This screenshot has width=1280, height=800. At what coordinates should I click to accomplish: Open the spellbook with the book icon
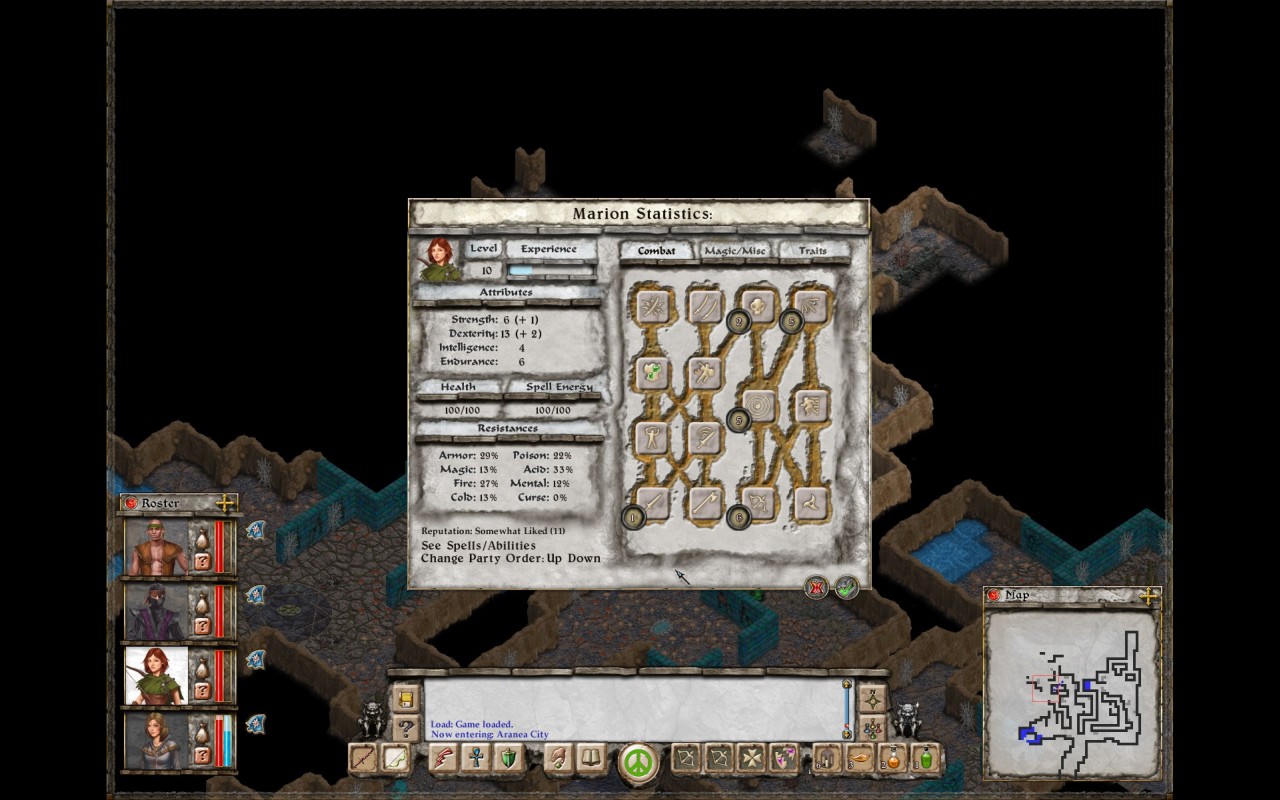(x=590, y=758)
